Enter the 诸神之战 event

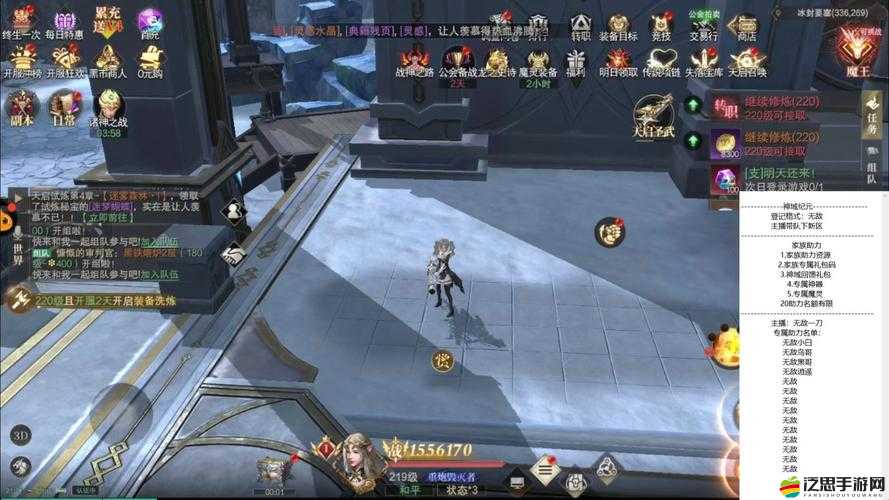(x=110, y=107)
